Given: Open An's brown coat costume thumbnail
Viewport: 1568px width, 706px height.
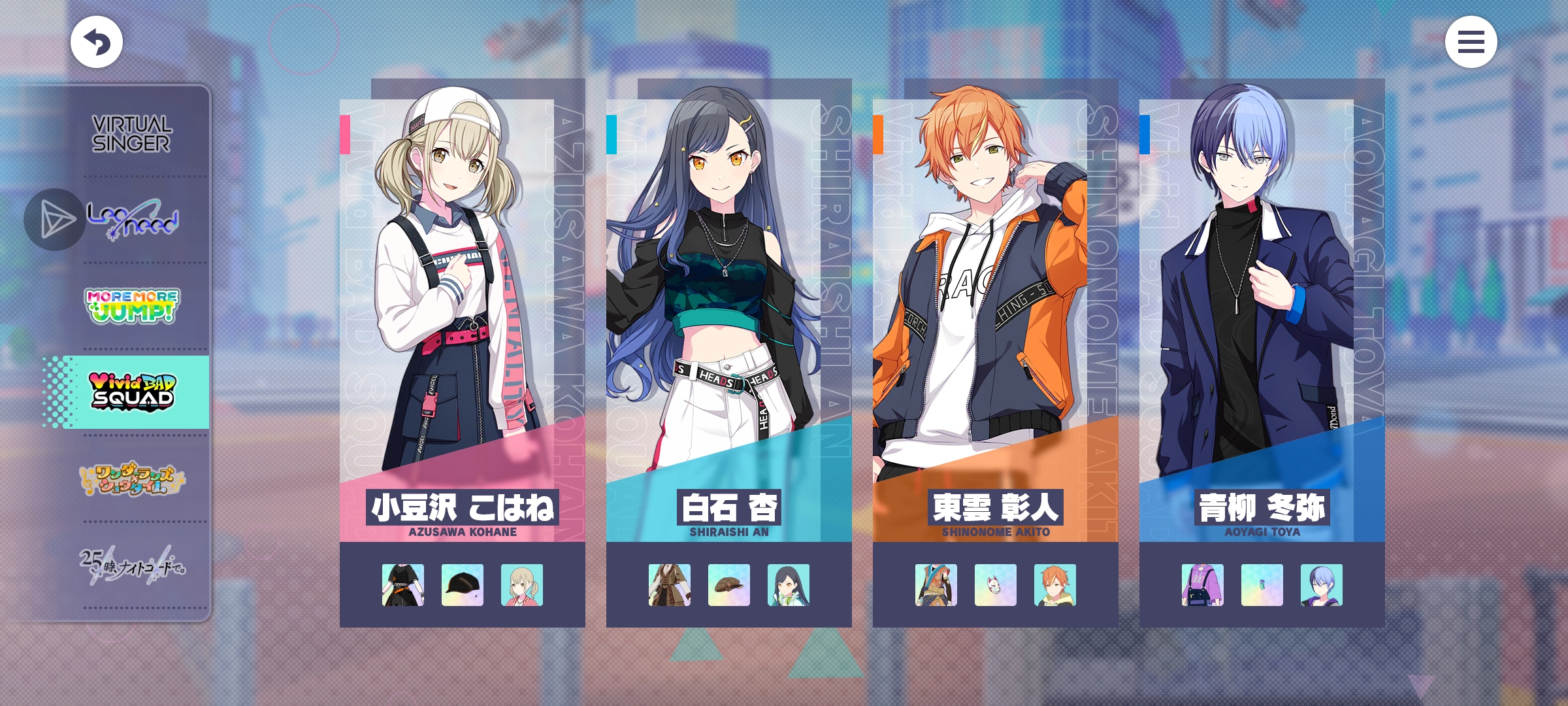Looking at the screenshot, I should pos(670,585).
